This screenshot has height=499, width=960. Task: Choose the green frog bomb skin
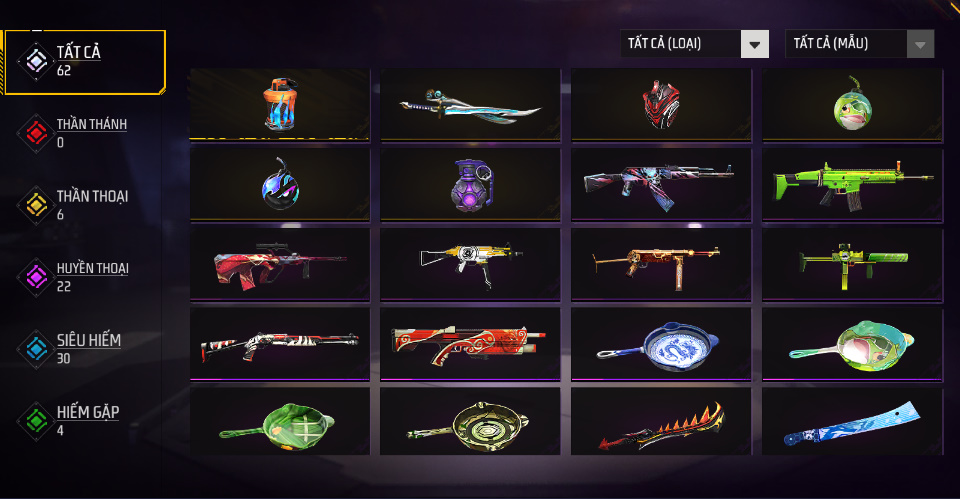tap(852, 104)
